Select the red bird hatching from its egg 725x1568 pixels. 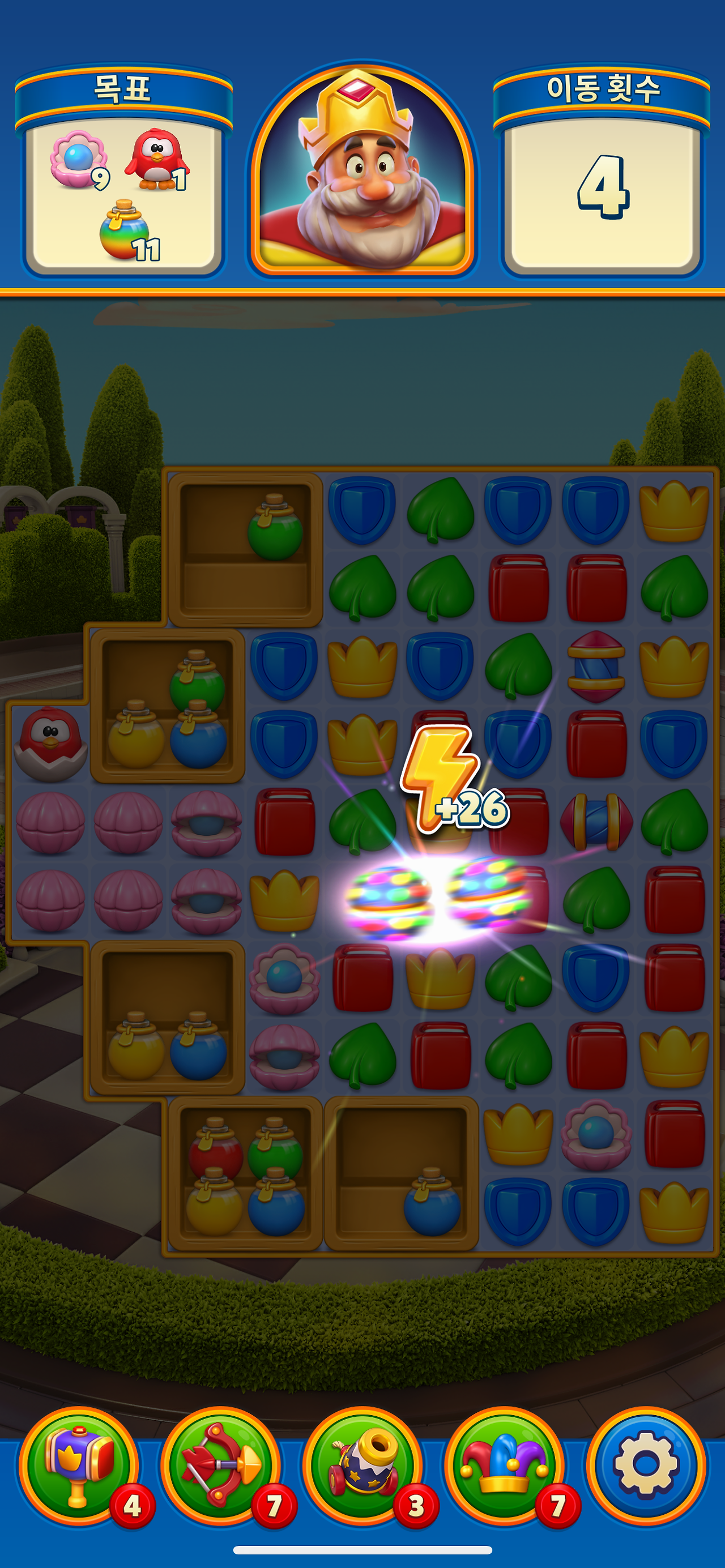[52, 749]
